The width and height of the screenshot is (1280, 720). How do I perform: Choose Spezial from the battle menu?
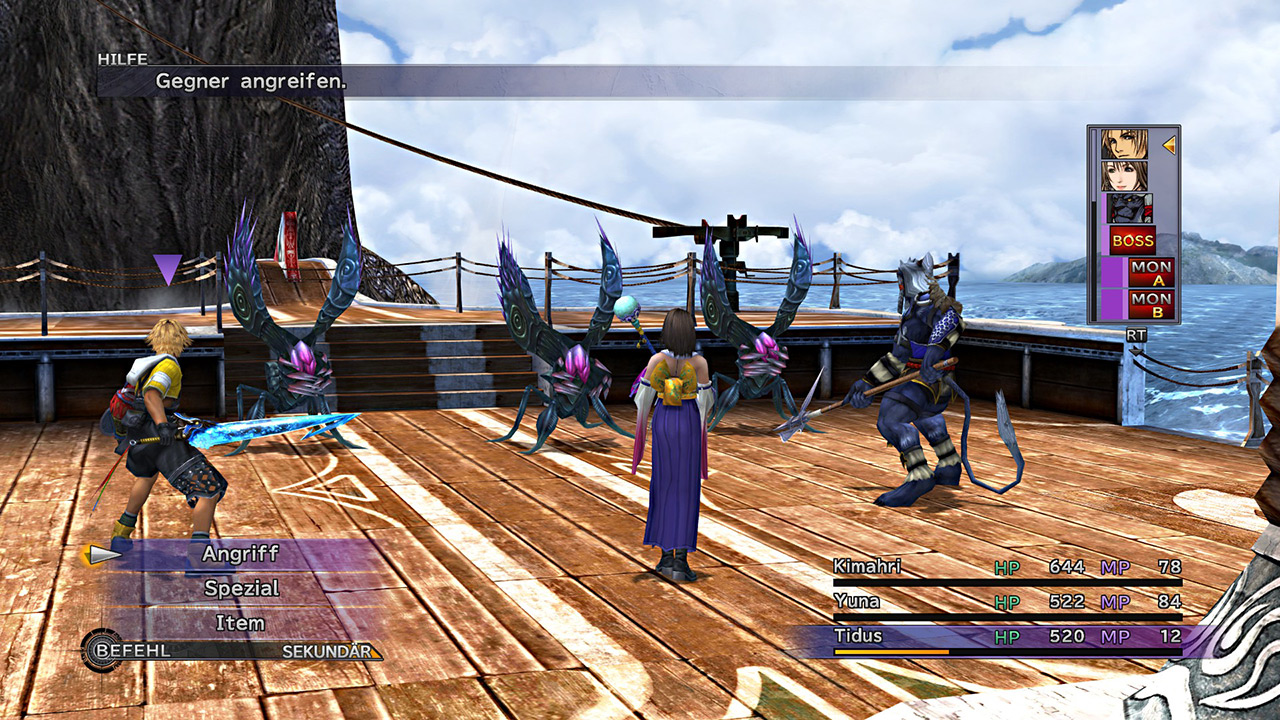(x=240, y=589)
